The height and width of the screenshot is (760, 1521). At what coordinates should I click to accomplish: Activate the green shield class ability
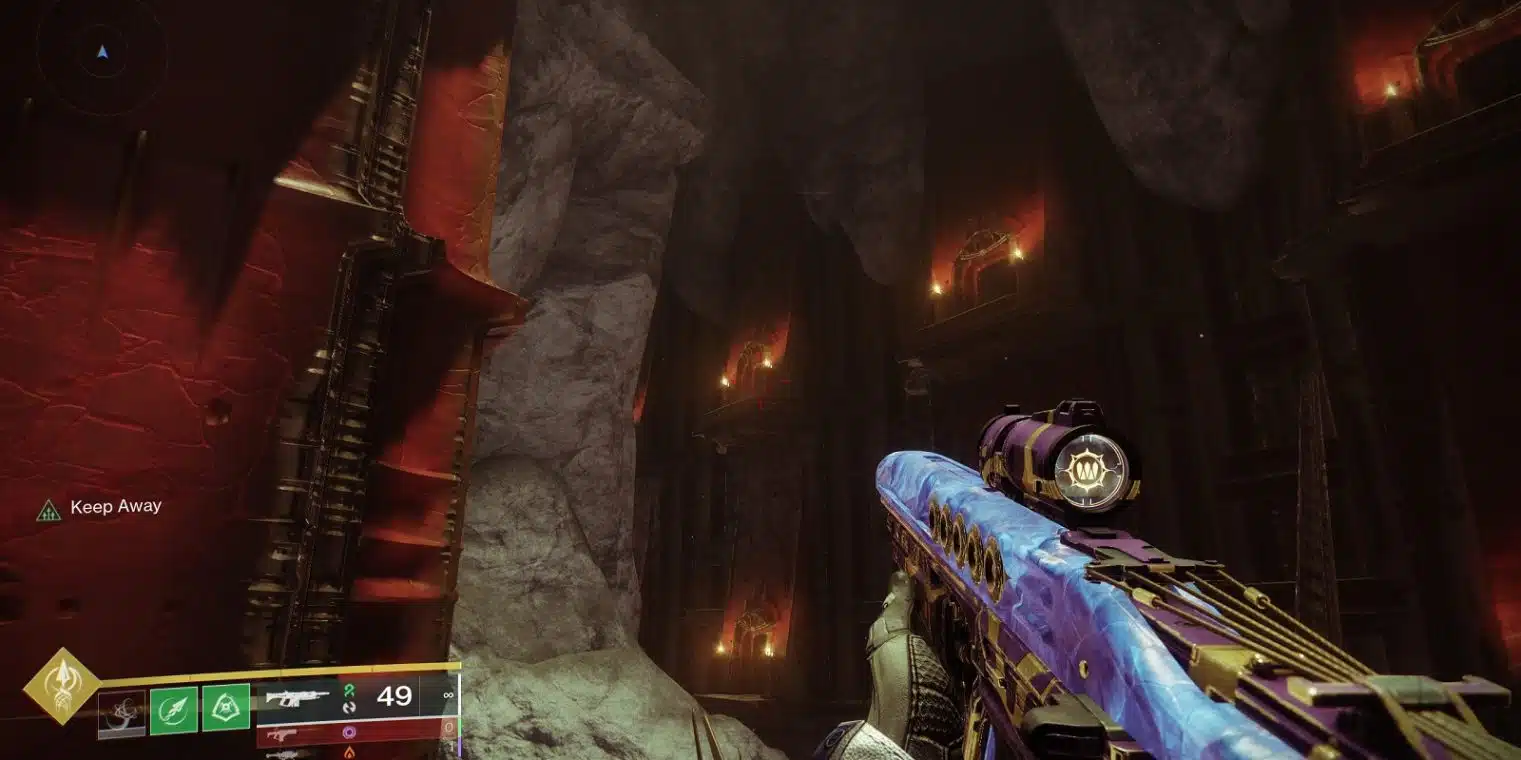(x=226, y=709)
